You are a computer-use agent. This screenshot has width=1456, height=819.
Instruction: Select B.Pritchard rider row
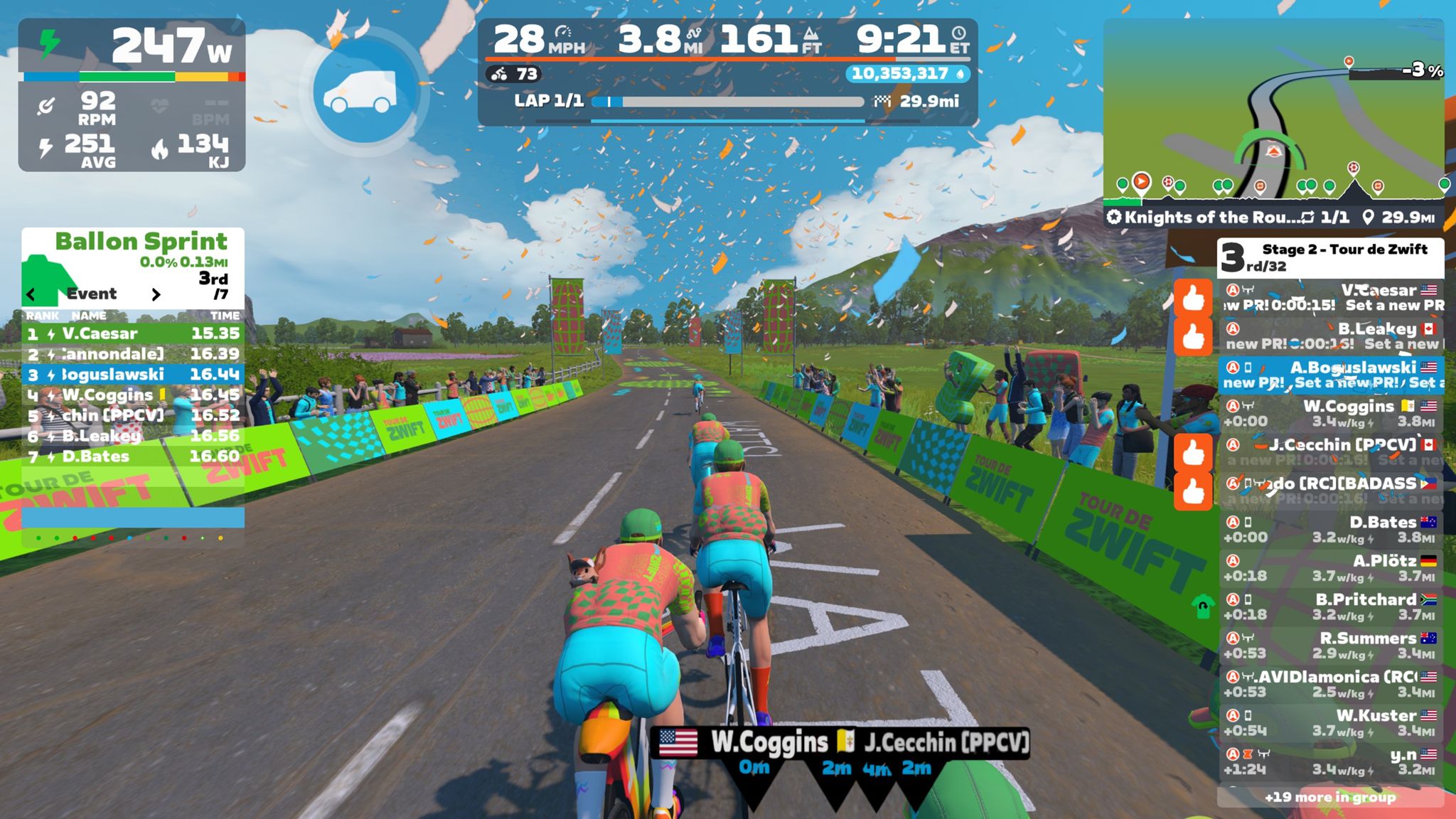pos(1331,606)
